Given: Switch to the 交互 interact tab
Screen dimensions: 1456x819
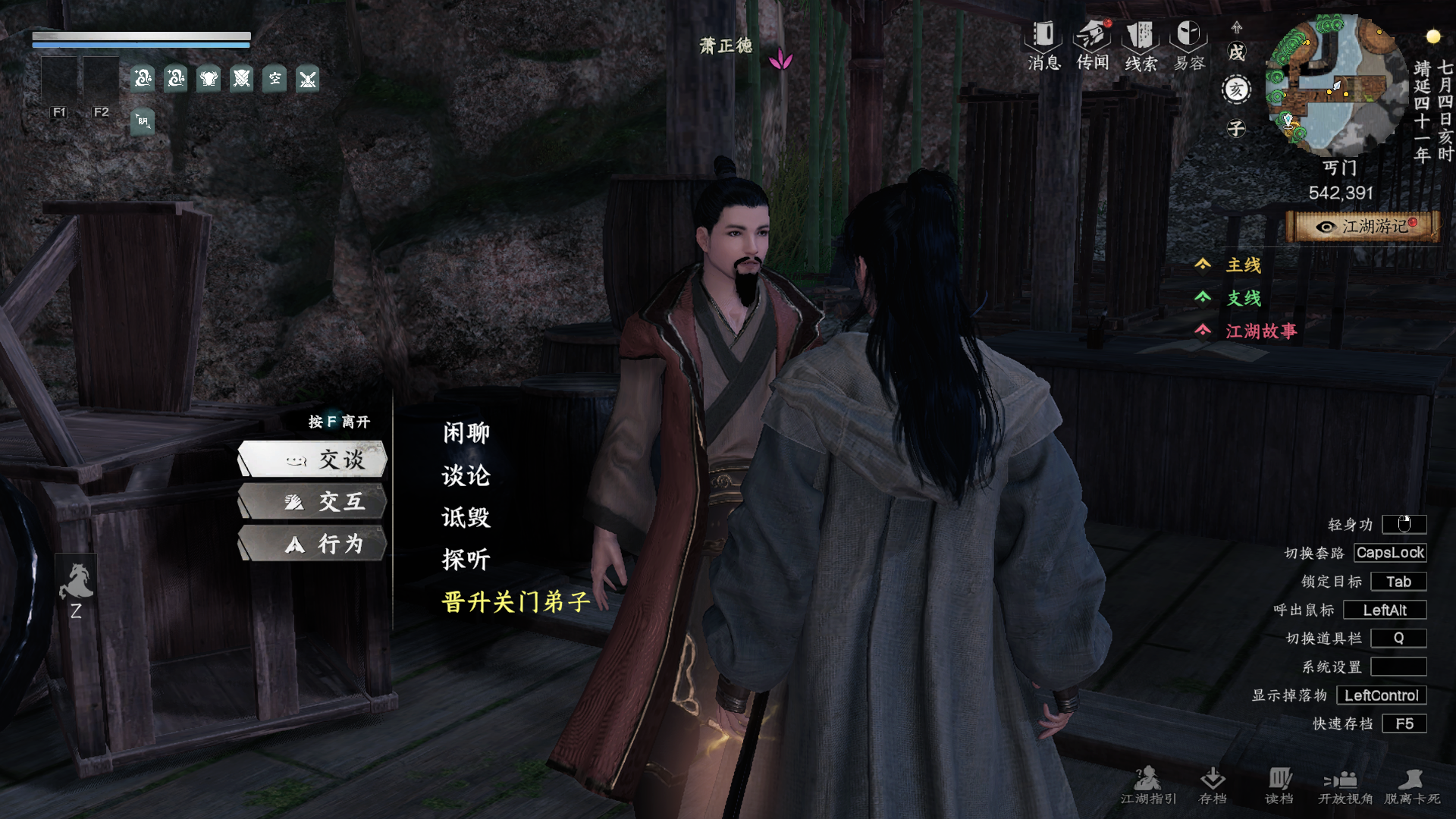Looking at the screenshot, I should point(313,502).
